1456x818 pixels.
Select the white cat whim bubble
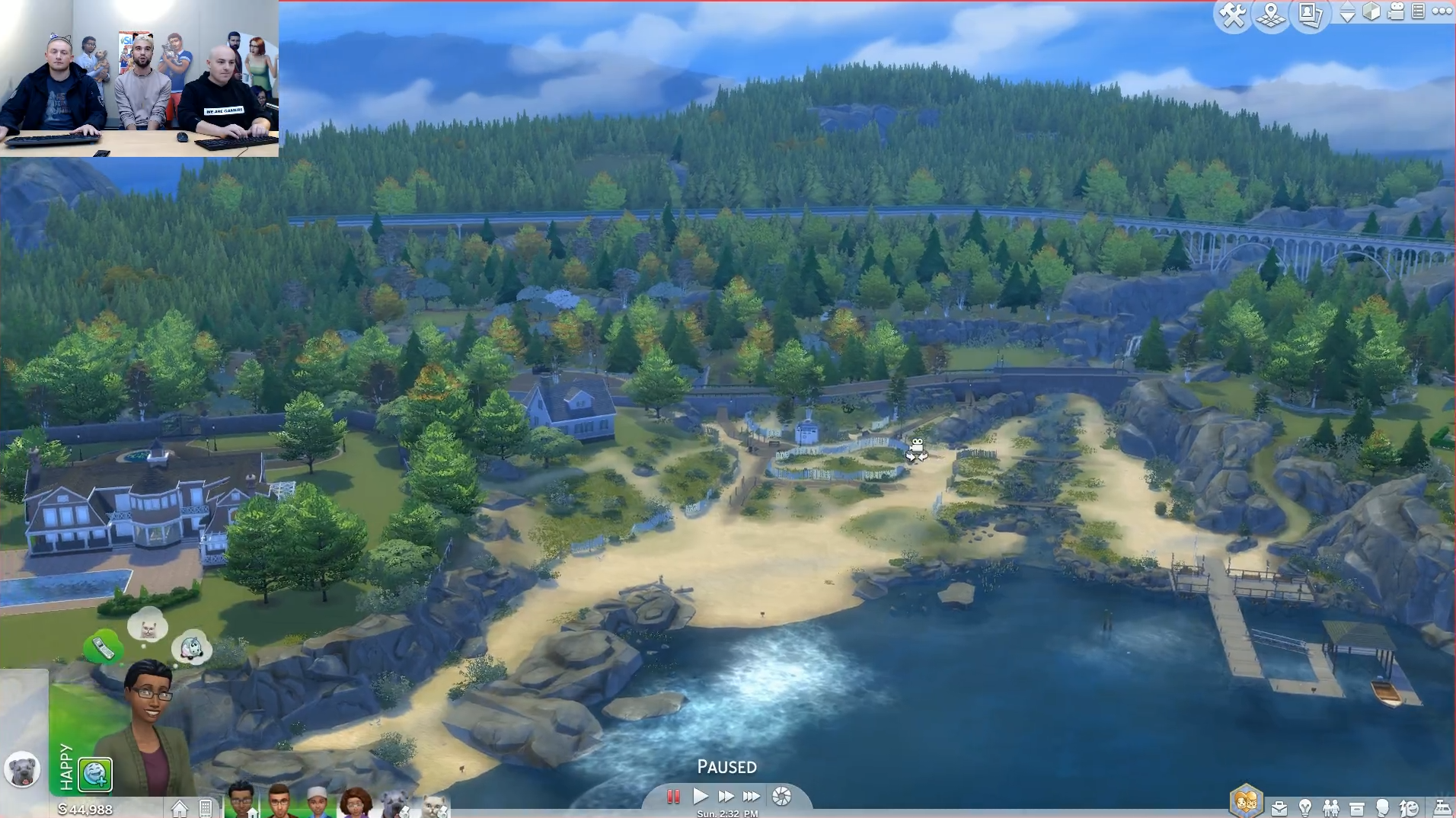tap(148, 628)
